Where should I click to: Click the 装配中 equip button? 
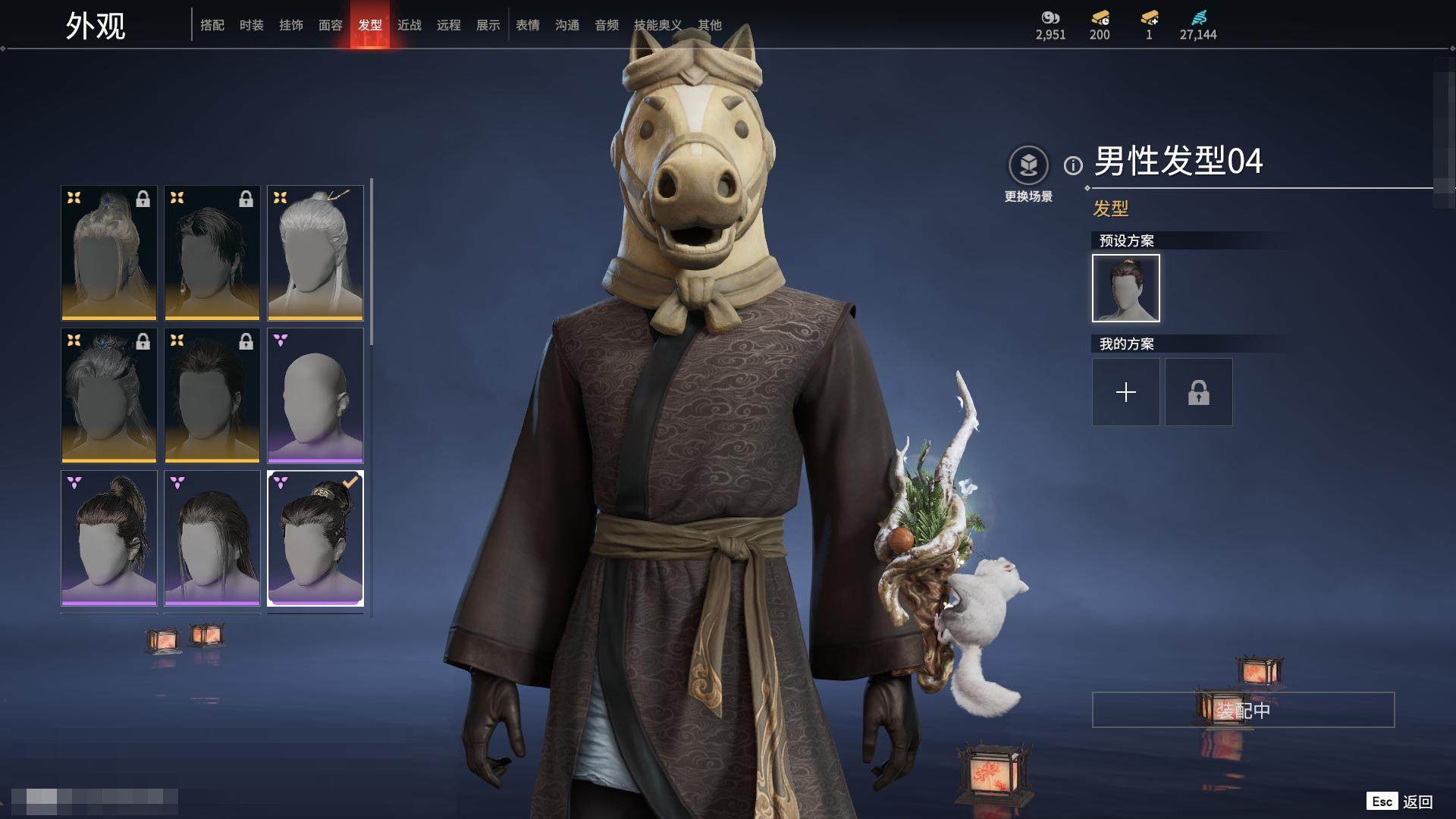click(1243, 710)
